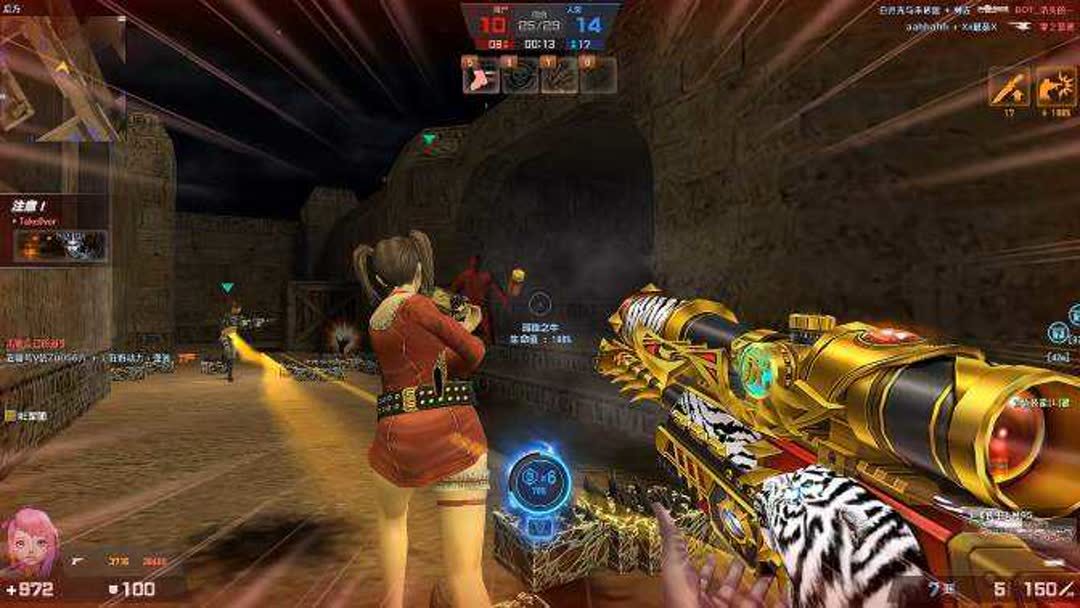Activate the explosion punch buff icon
This screenshot has height=608, width=1080.
(1056, 87)
